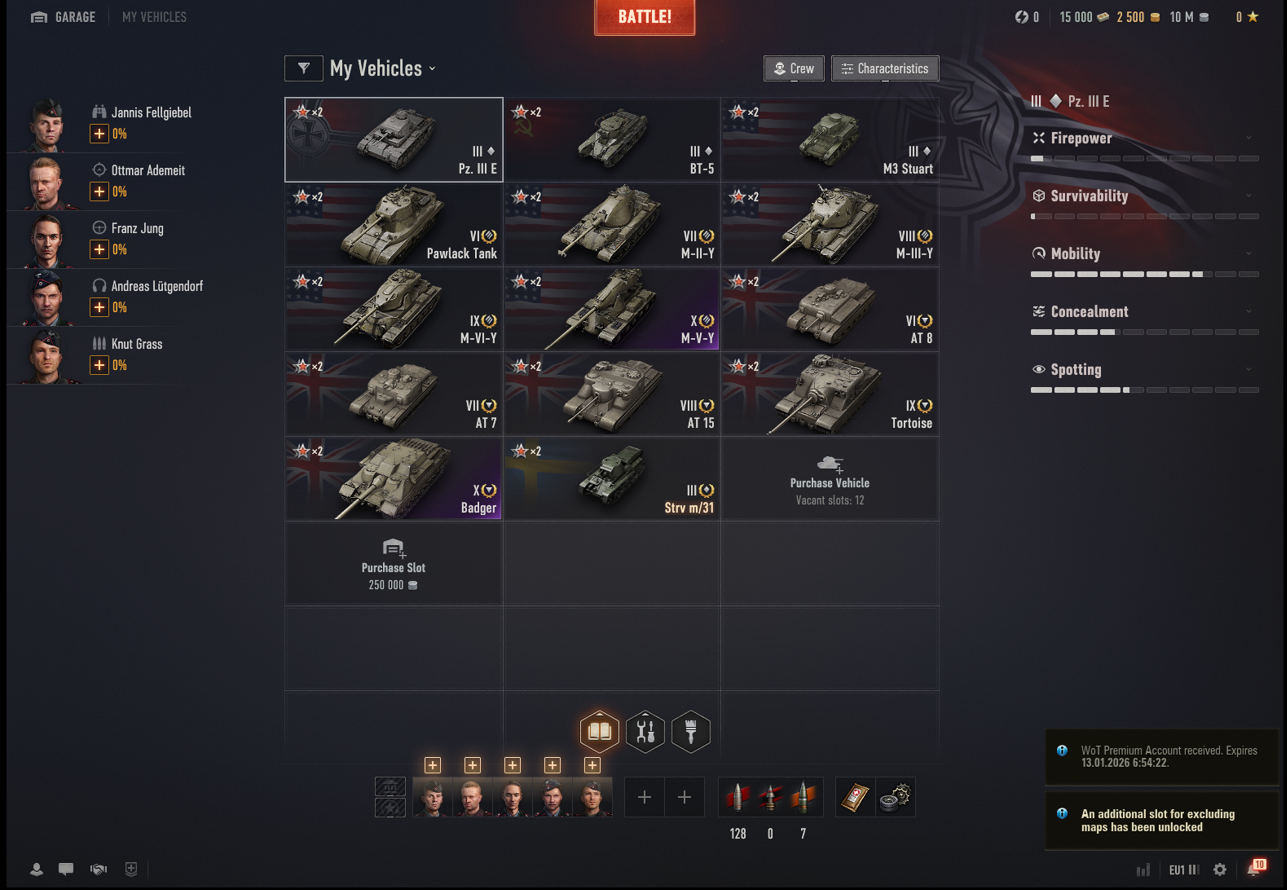1287x890 pixels.
Task: Toggle the Characteristics panel button
Action: click(885, 68)
